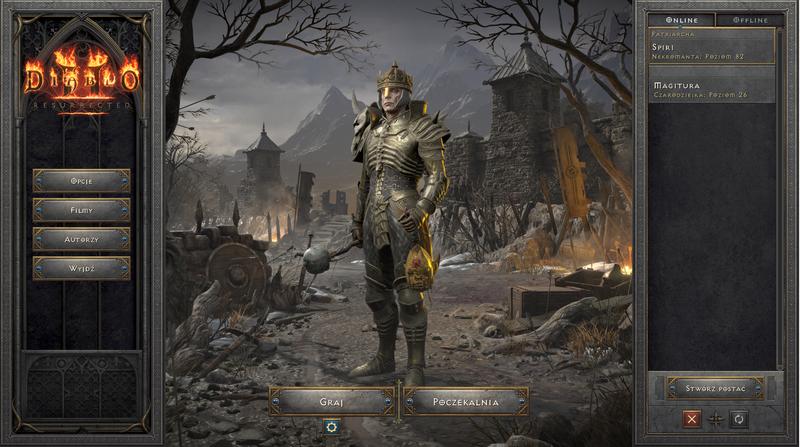The image size is (800, 447).
Task: Click Stwórz postać to create a character
Action: pos(715,387)
